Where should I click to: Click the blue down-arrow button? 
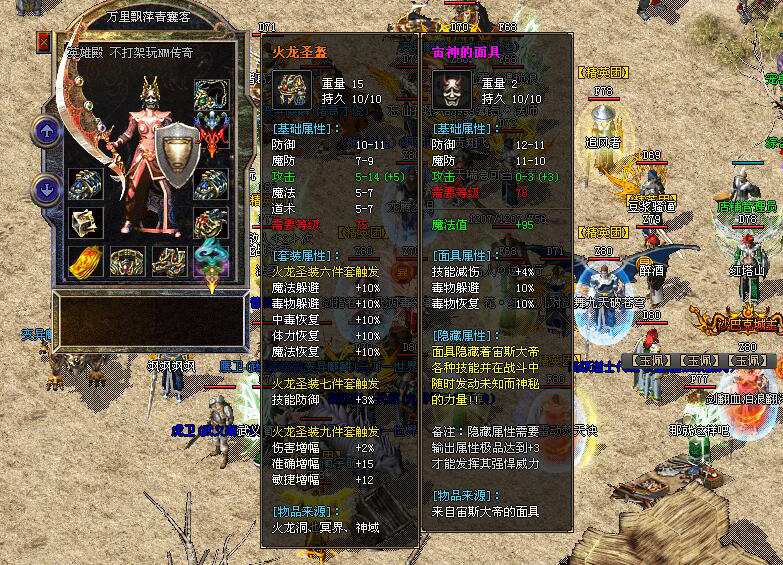click(x=46, y=188)
